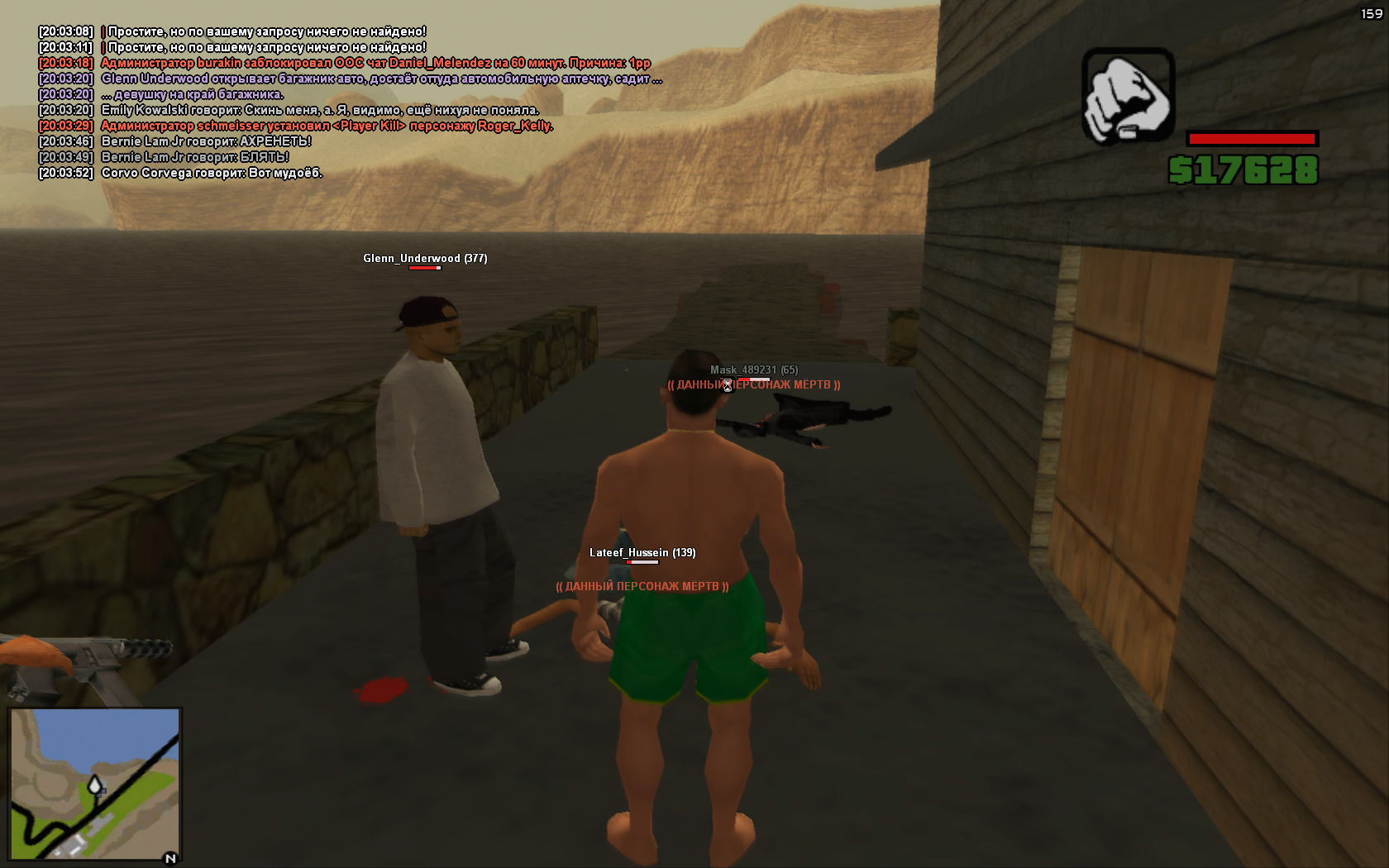Click the white player marker on the minimap
The width and height of the screenshot is (1389, 868).
click(x=95, y=784)
